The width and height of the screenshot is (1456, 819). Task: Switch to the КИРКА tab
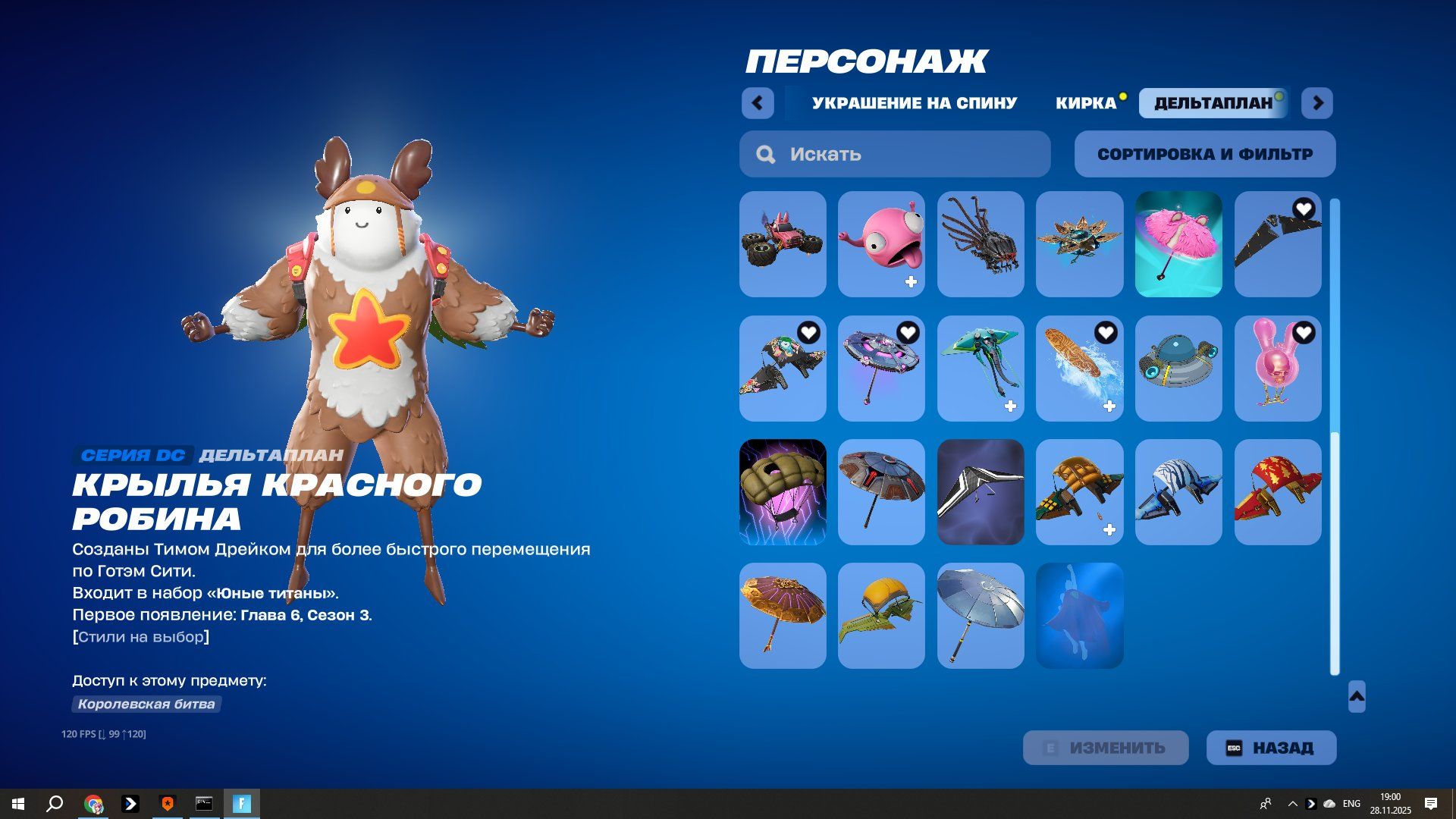(x=1086, y=103)
